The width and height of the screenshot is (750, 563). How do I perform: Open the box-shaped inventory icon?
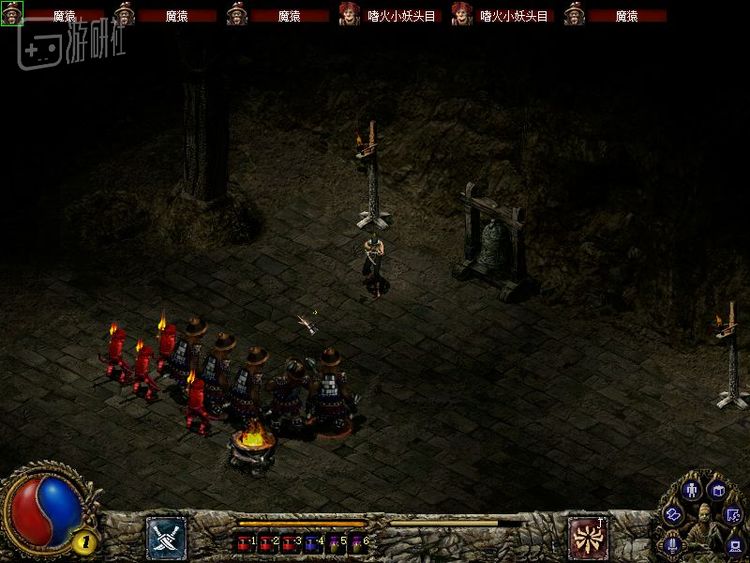coord(716,490)
